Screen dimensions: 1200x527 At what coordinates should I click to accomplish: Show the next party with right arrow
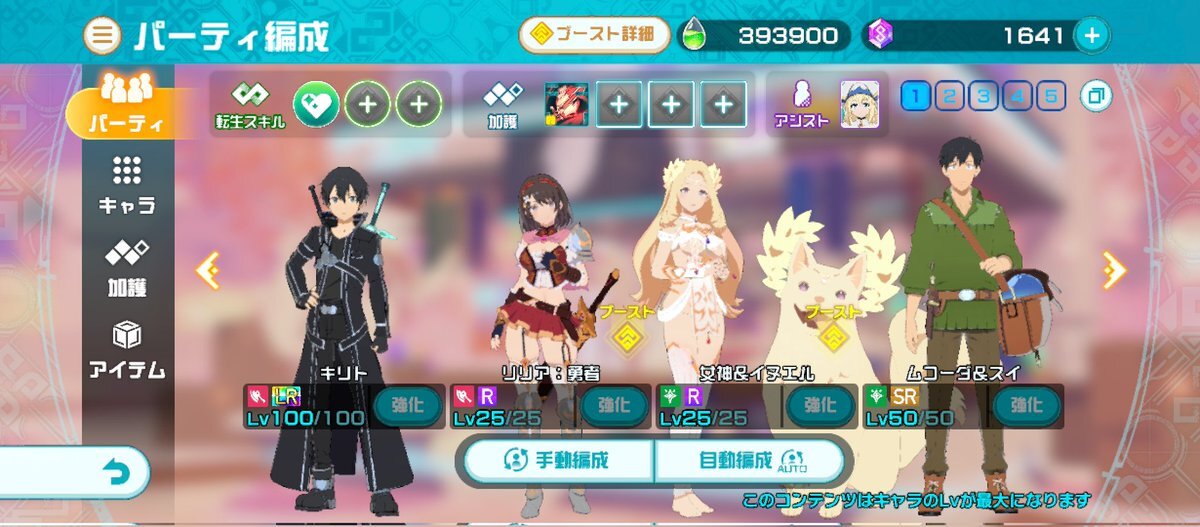click(1112, 270)
